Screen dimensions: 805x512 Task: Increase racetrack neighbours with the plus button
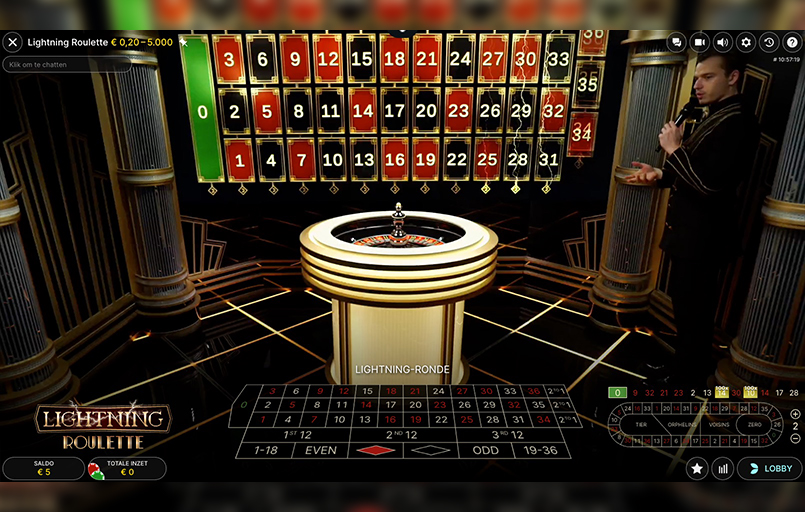pos(795,414)
